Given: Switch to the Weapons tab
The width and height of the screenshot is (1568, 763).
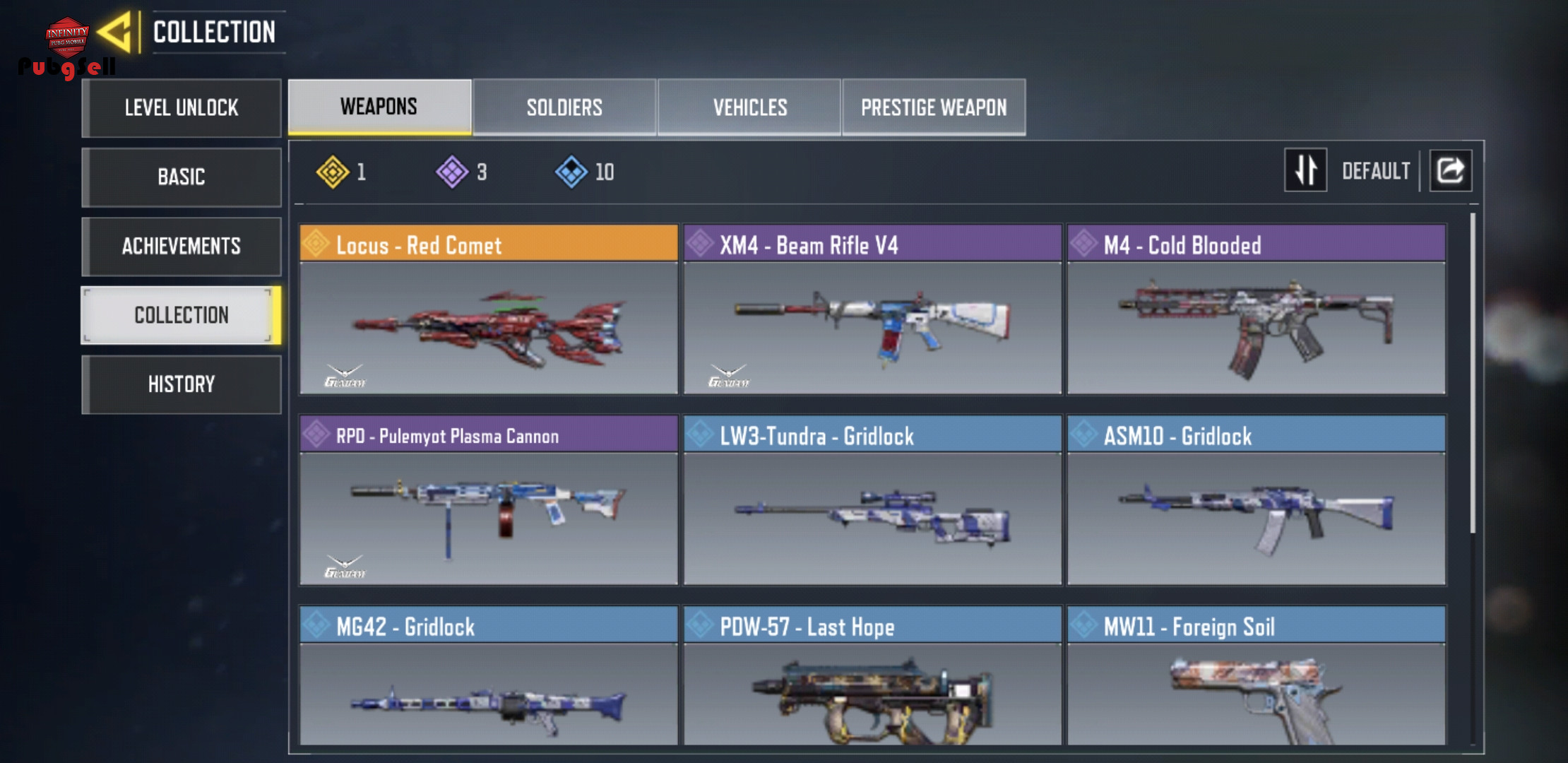Looking at the screenshot, I should (379, 107).
